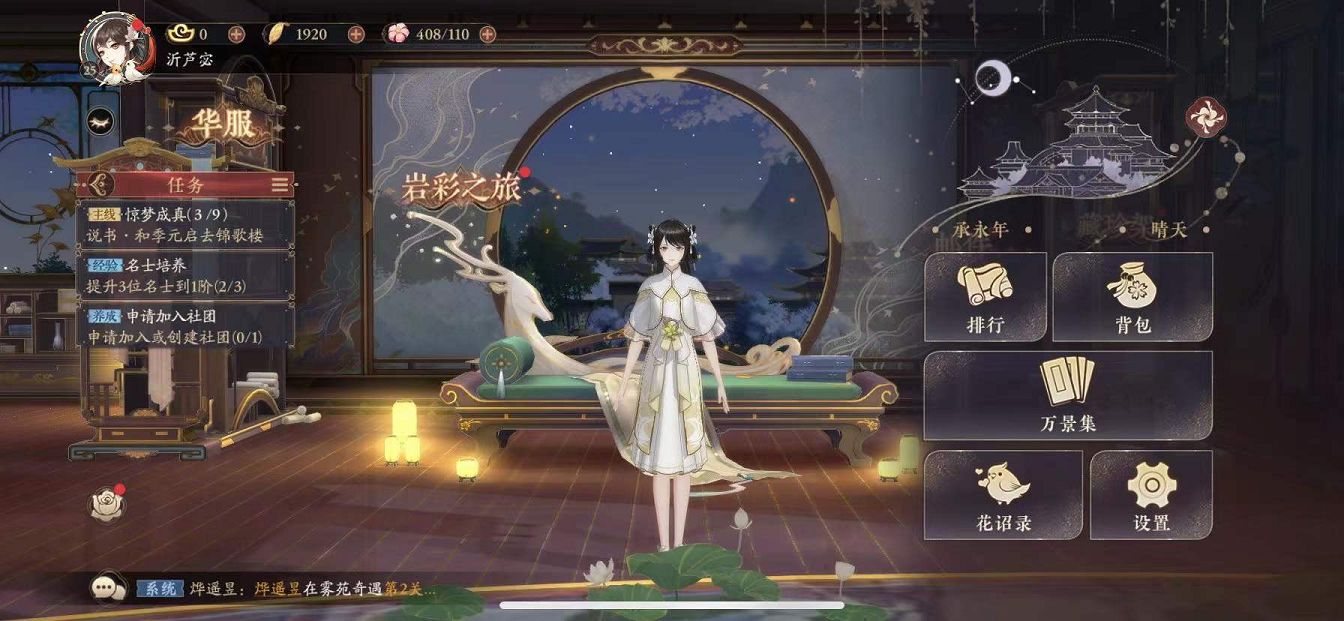The width and height of the screenshot is (1344, 621).
Task: Toggle the closed-eye hide-interface icon
Action: (101, 121)
